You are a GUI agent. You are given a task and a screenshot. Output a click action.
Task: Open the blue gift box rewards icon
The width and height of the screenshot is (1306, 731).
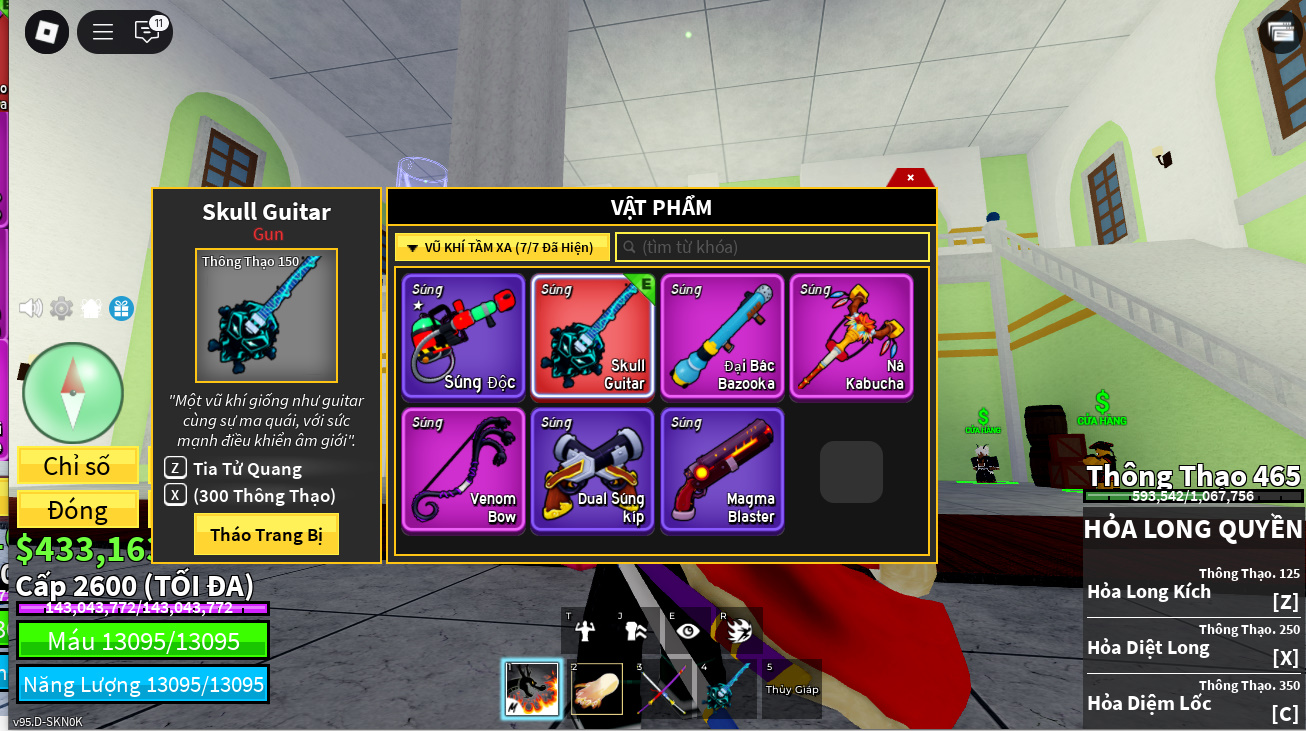(121, 309)
